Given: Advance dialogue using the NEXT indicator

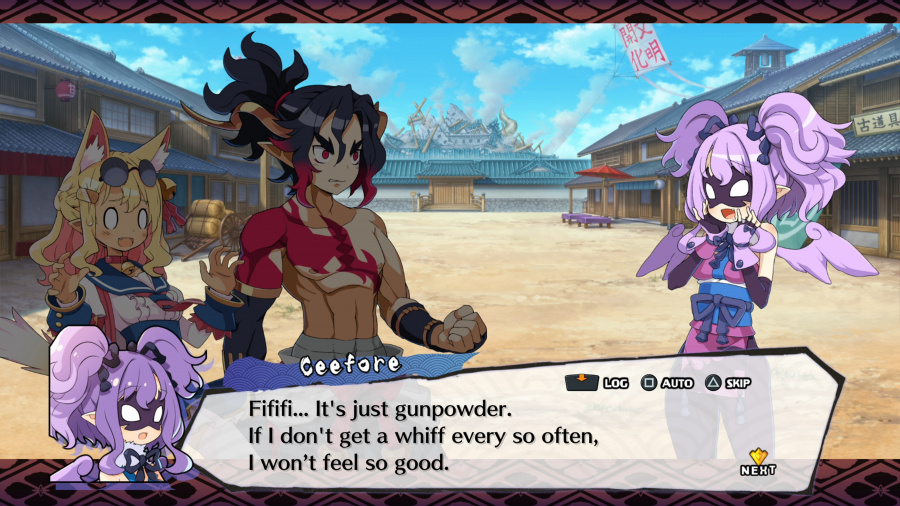Looking at the screenshot, I should pos(758,462).
